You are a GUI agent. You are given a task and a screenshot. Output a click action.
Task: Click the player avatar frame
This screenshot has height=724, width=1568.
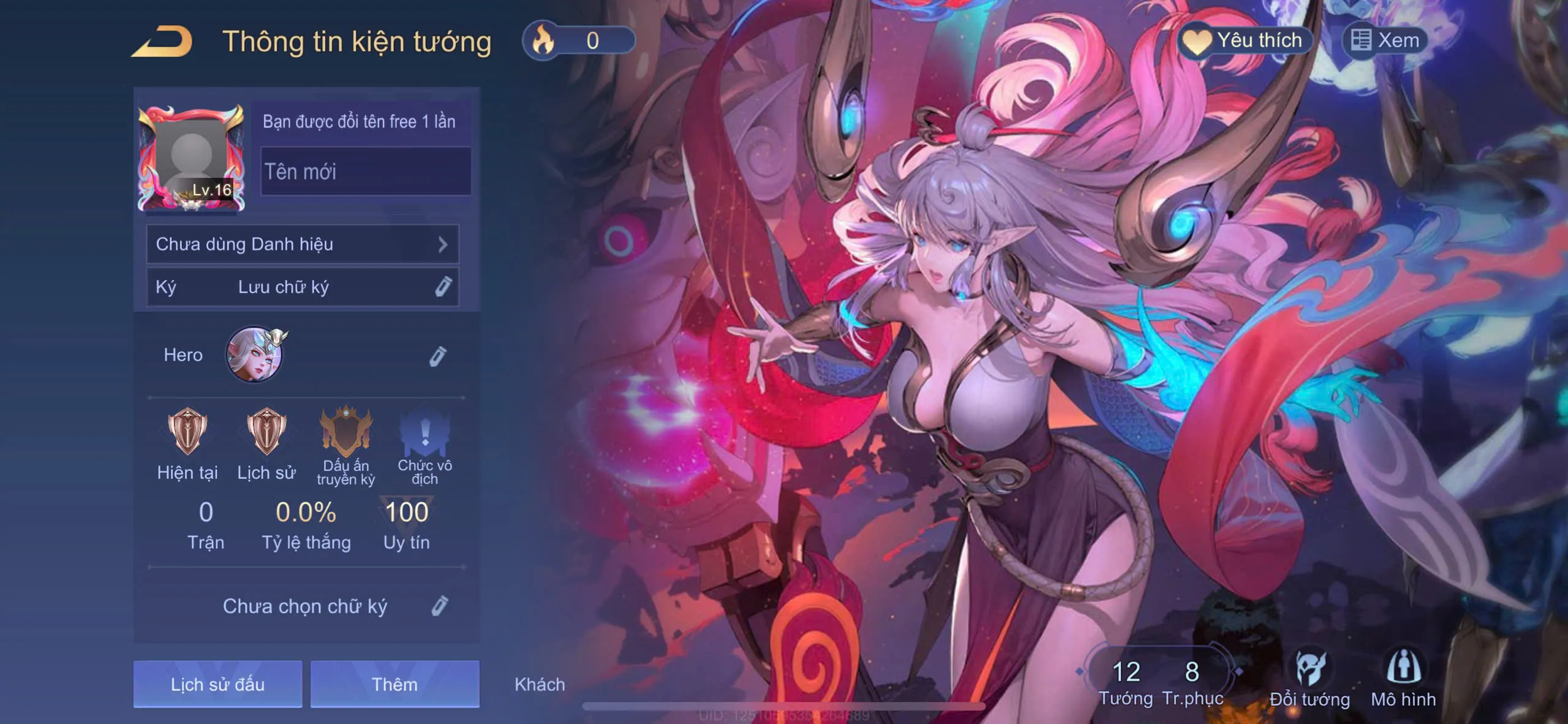tap(192, 158)
